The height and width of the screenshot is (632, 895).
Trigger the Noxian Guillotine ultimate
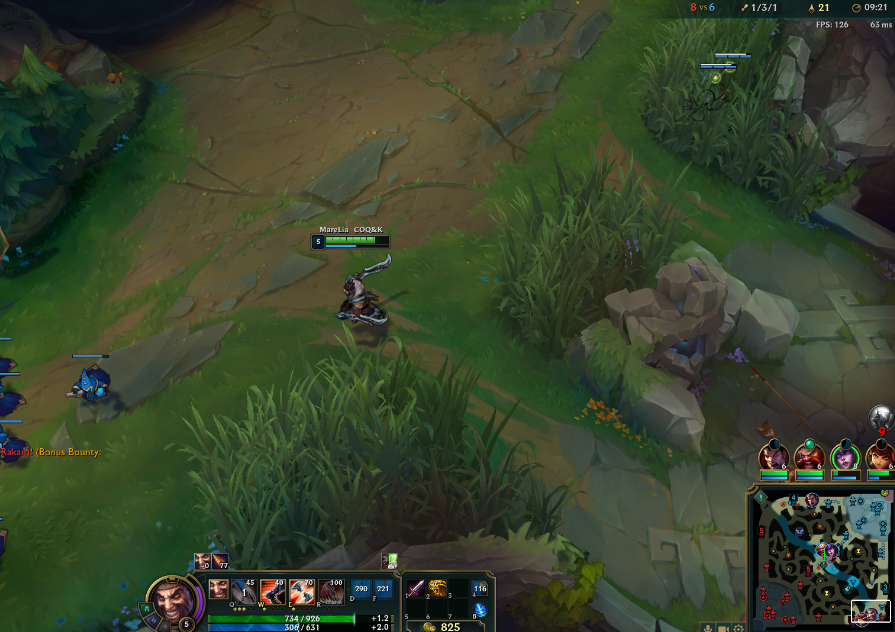coord(331,592)
